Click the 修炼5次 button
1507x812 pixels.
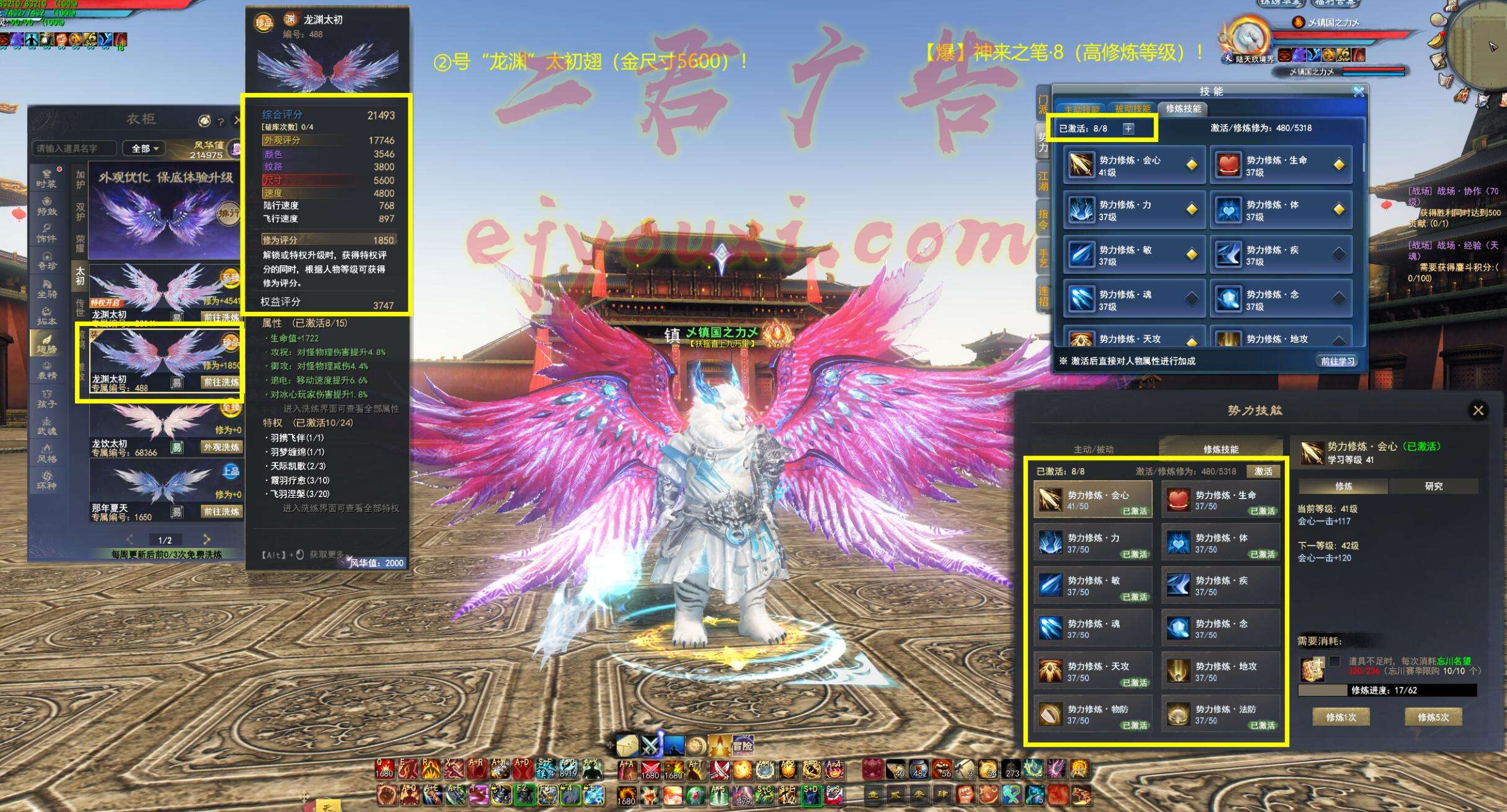click(x=1433, y=717)
